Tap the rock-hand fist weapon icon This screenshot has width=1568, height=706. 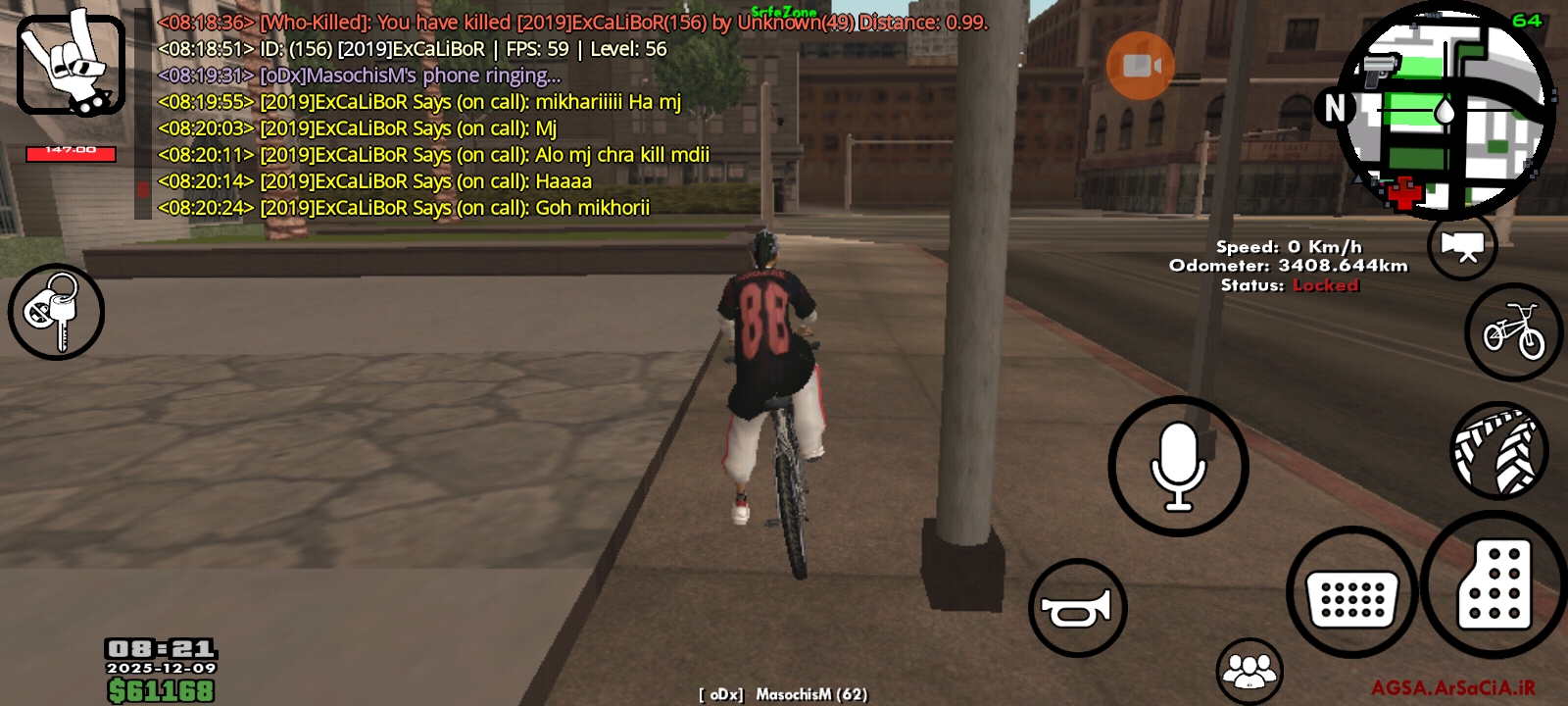(x=71, y=65)
